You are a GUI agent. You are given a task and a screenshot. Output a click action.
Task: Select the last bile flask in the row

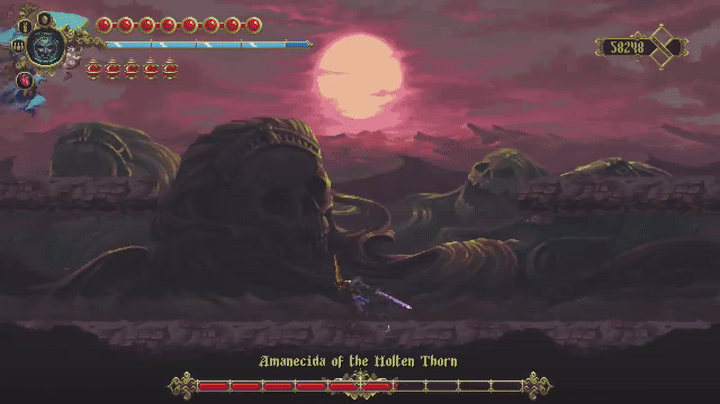170,69
